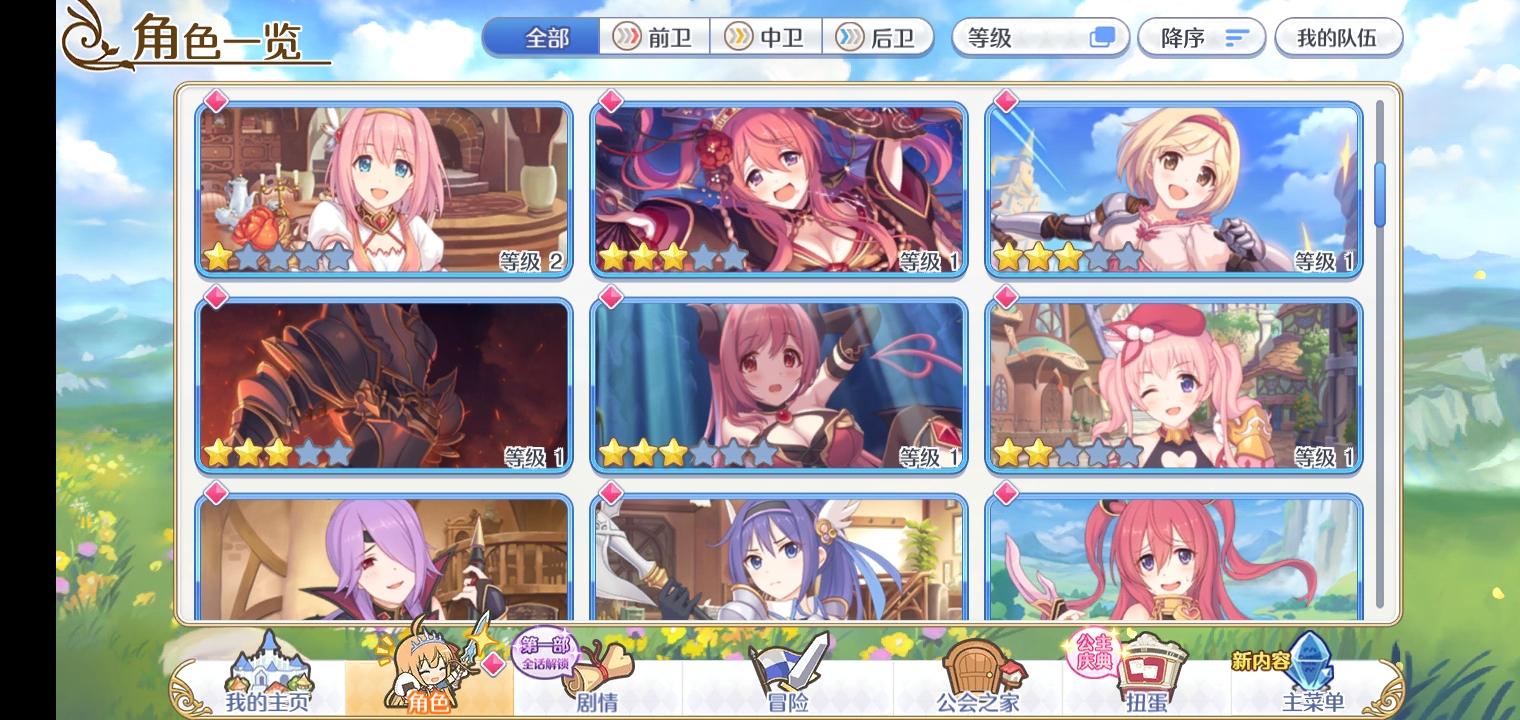Image resolution: width=1520 pixels, height=720 pixels.
Task: Open 我的队伍 my teams
Action: click(x=1339, y=38)
